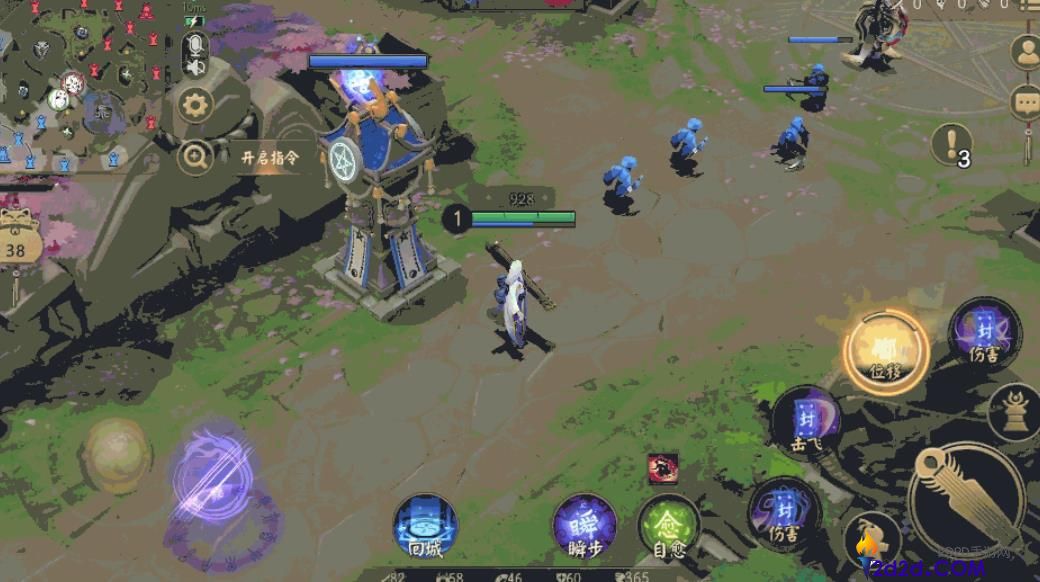Open settings with the gear icon
1040x582 pixels.
pyautogui.click(x=195, y=104)
